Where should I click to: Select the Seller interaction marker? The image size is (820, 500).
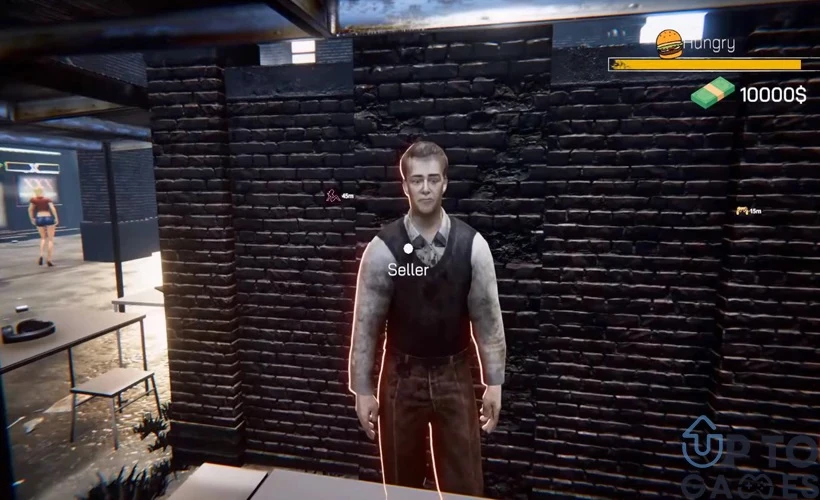tap(408, 248)
